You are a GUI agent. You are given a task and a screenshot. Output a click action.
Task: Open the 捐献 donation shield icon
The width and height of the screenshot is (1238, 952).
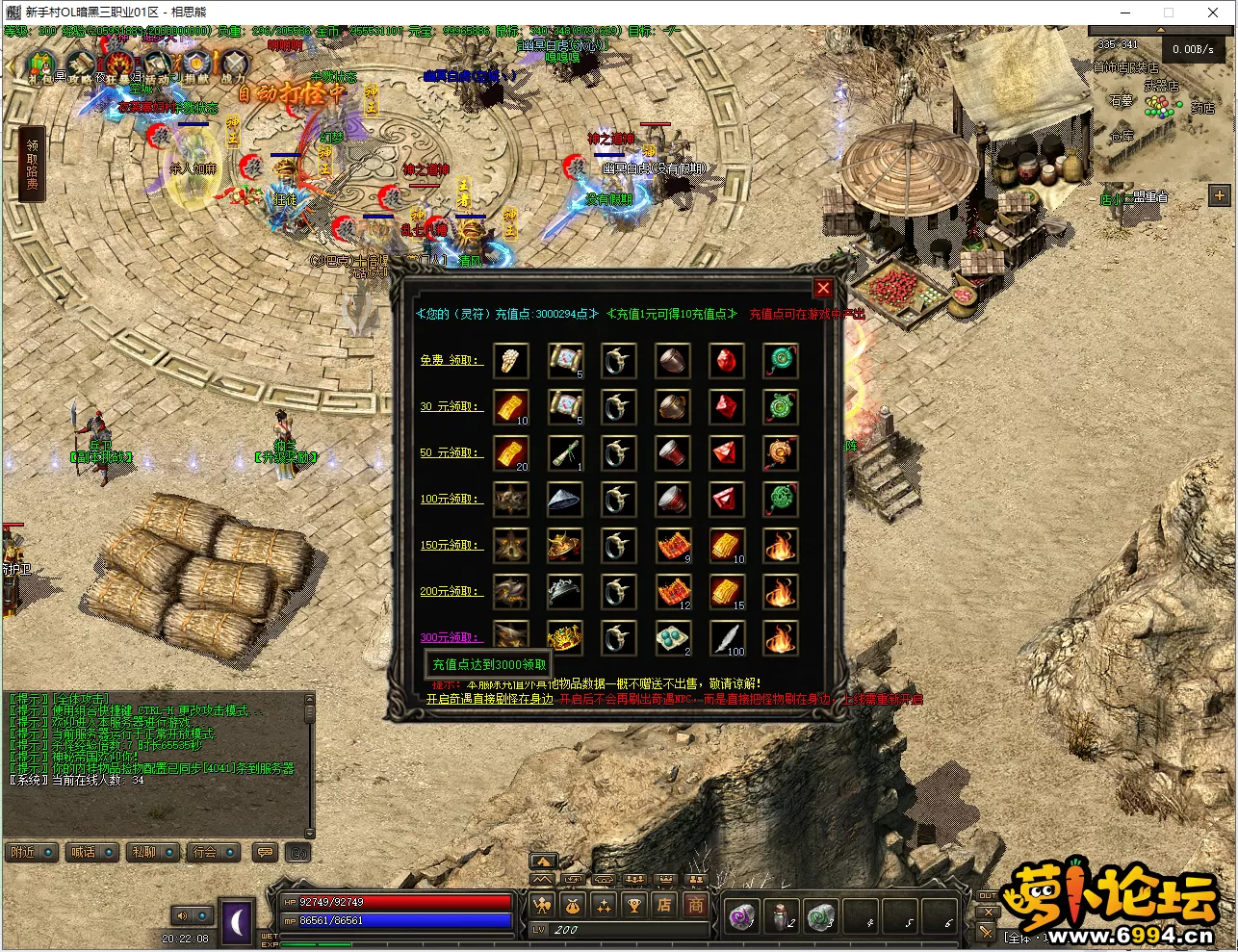(x=196, y=67)
